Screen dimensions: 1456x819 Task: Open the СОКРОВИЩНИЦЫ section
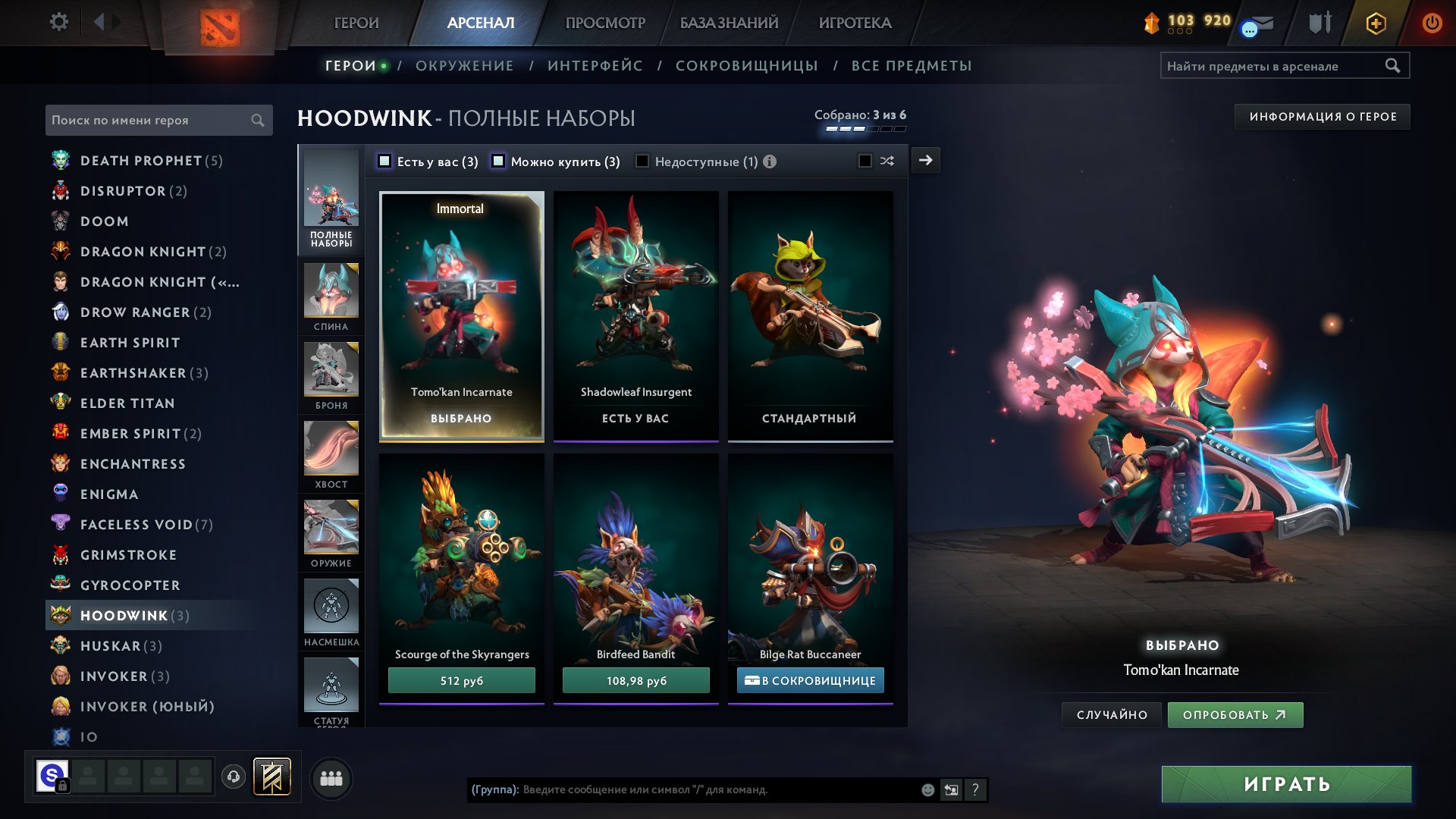click(x=746, y=65)
